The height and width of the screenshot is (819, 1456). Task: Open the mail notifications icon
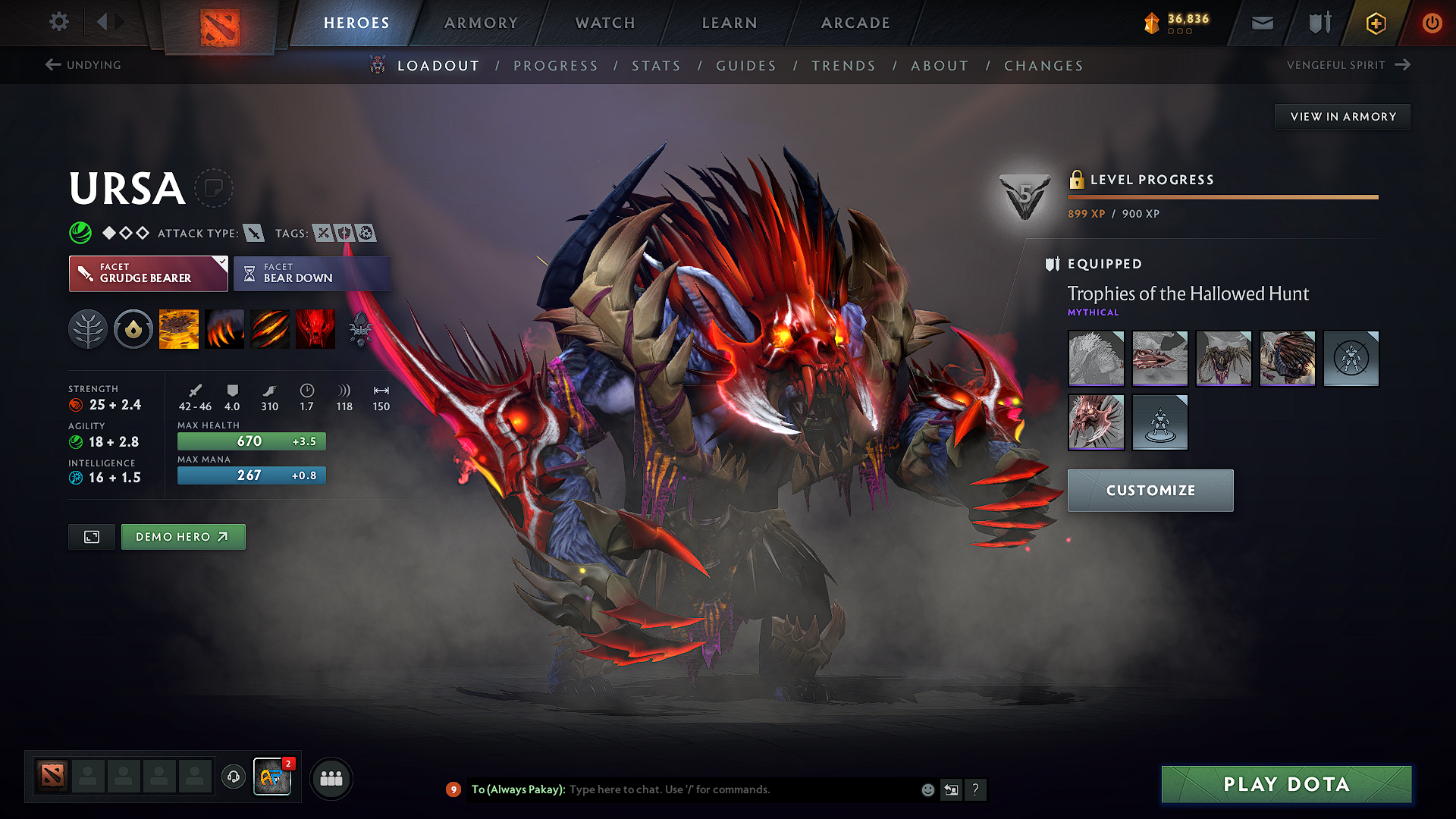pyautogui.click(x=1261, y=23)
